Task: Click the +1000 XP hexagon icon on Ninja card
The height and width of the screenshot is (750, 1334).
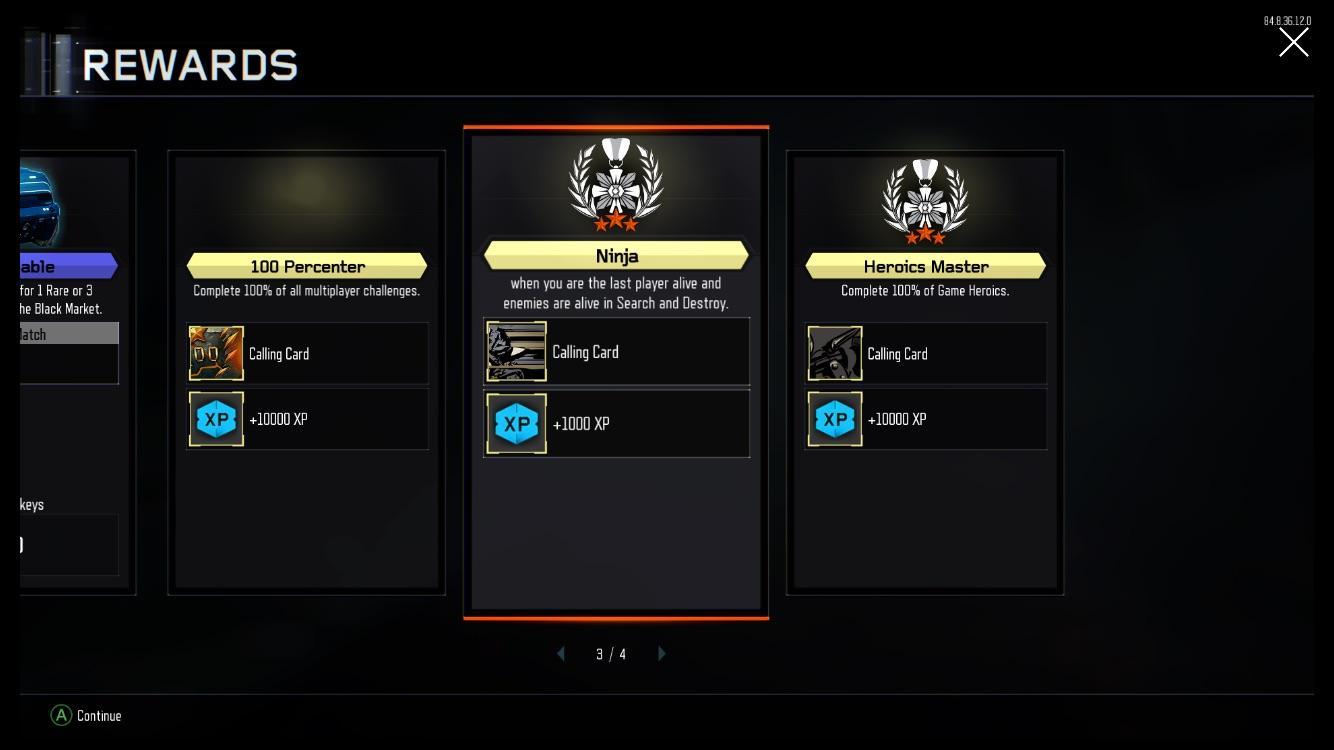Action: 516,423
